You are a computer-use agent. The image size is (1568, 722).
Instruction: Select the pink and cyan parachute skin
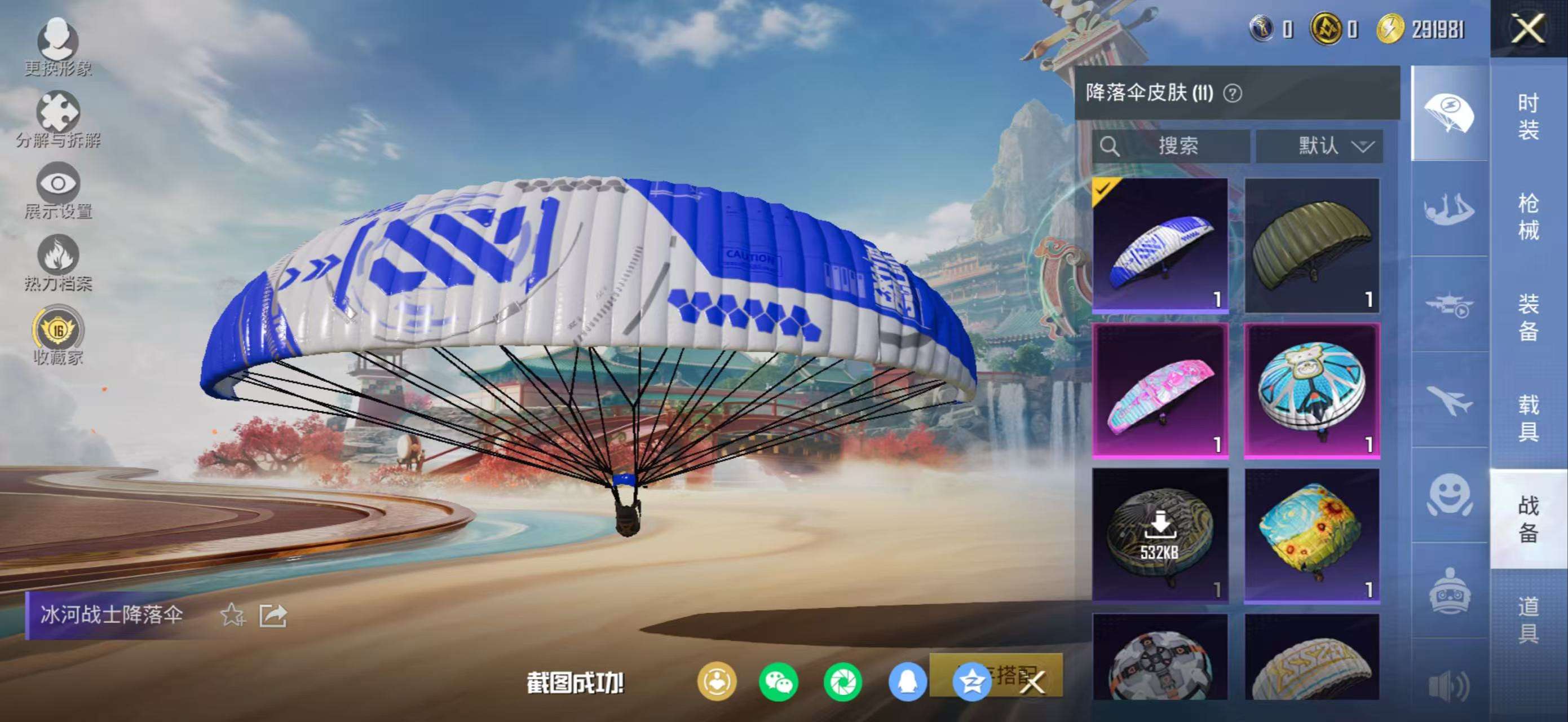1160,390
